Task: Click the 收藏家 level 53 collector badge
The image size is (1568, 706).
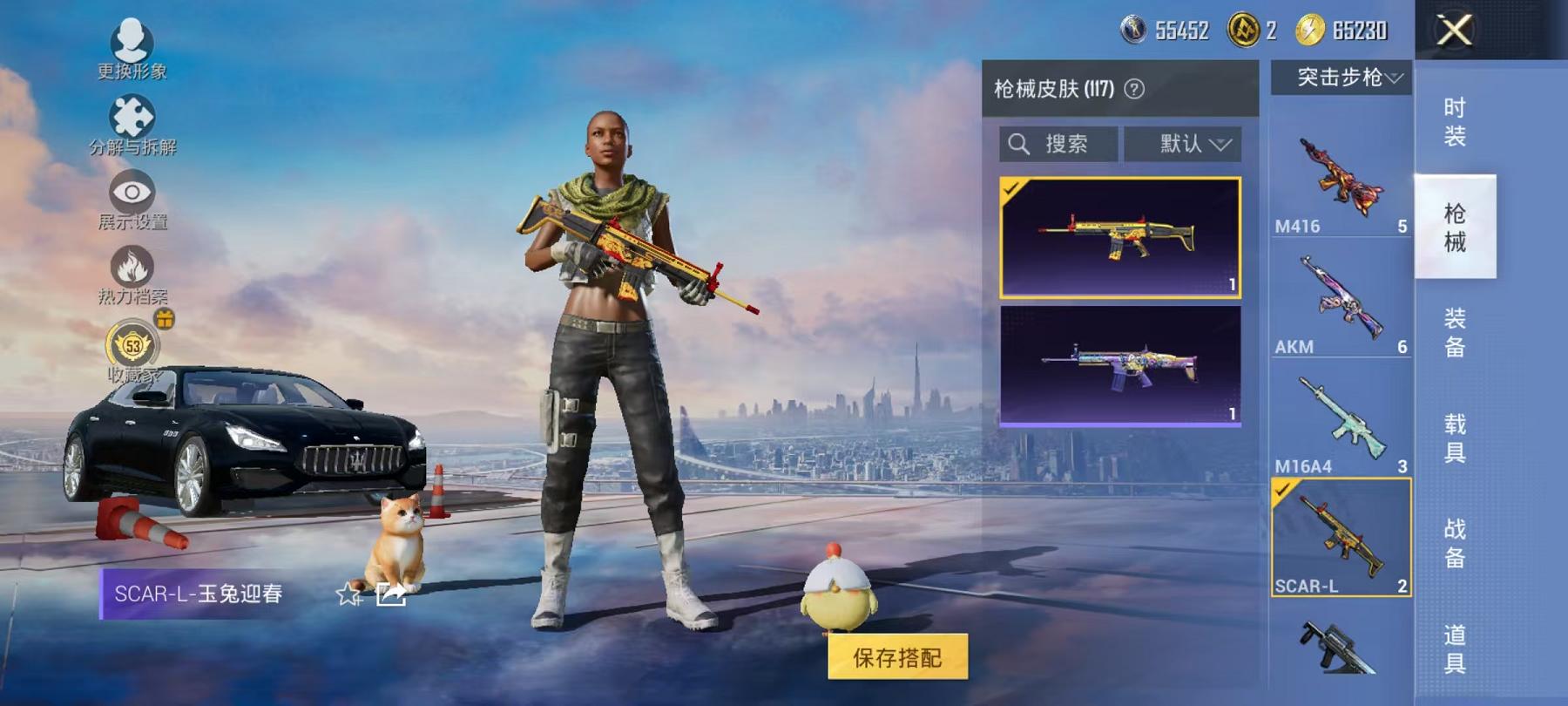Action: point(131,347)
